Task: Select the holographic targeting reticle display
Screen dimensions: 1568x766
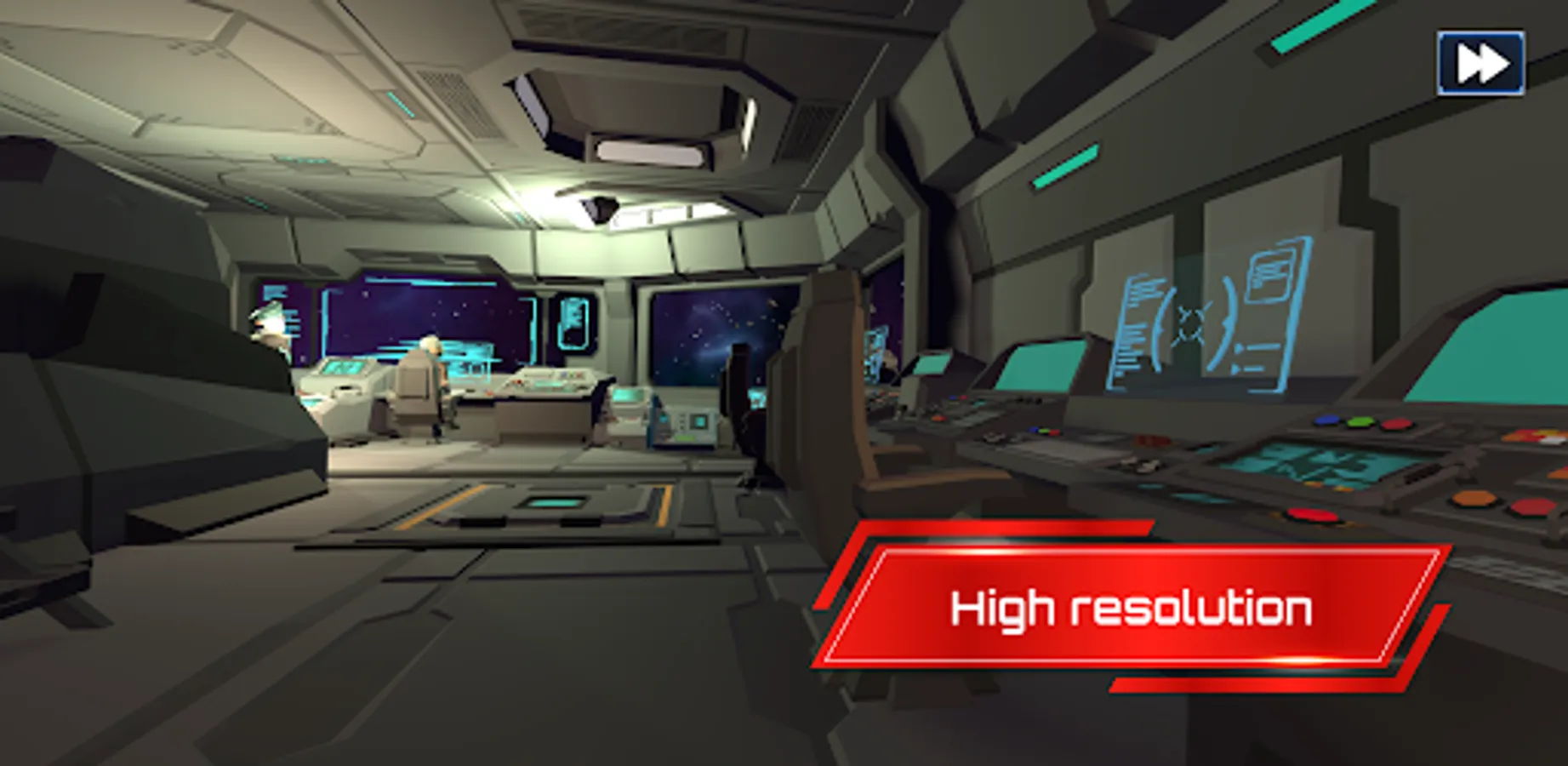Action: click(1190, 323)
